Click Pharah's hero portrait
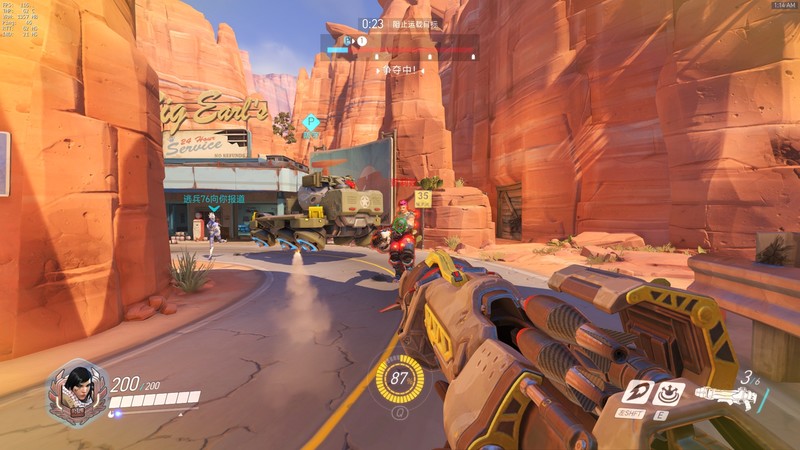Image resolution: width=800 pixels, height=450 pixels. click(77, 389)
